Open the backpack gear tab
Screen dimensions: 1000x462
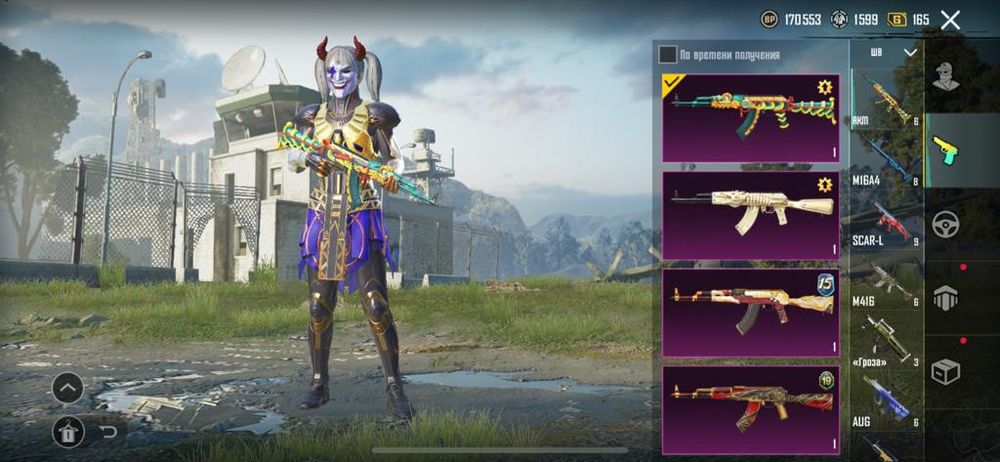coord(945,296)
